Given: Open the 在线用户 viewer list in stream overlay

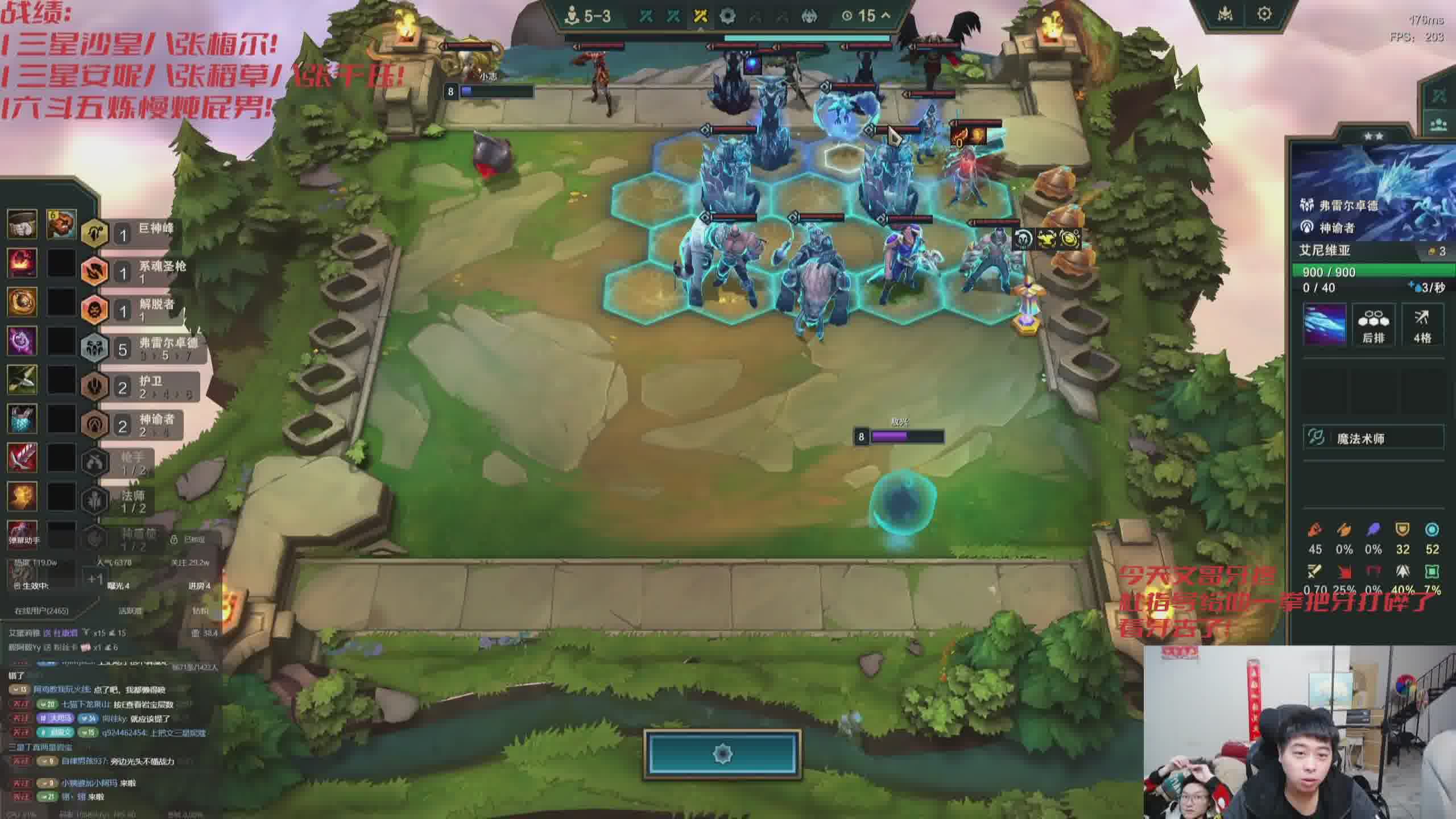Looking at the screenshot, I should pyautogui.click(x=42, y=610).
